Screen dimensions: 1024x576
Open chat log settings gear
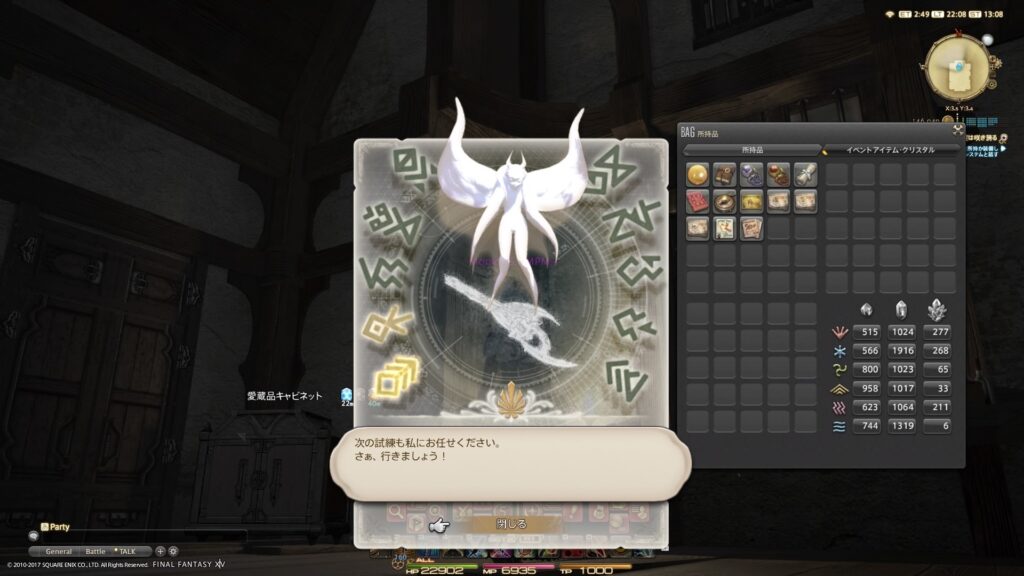pyautogui.click(x=173, y=551)
